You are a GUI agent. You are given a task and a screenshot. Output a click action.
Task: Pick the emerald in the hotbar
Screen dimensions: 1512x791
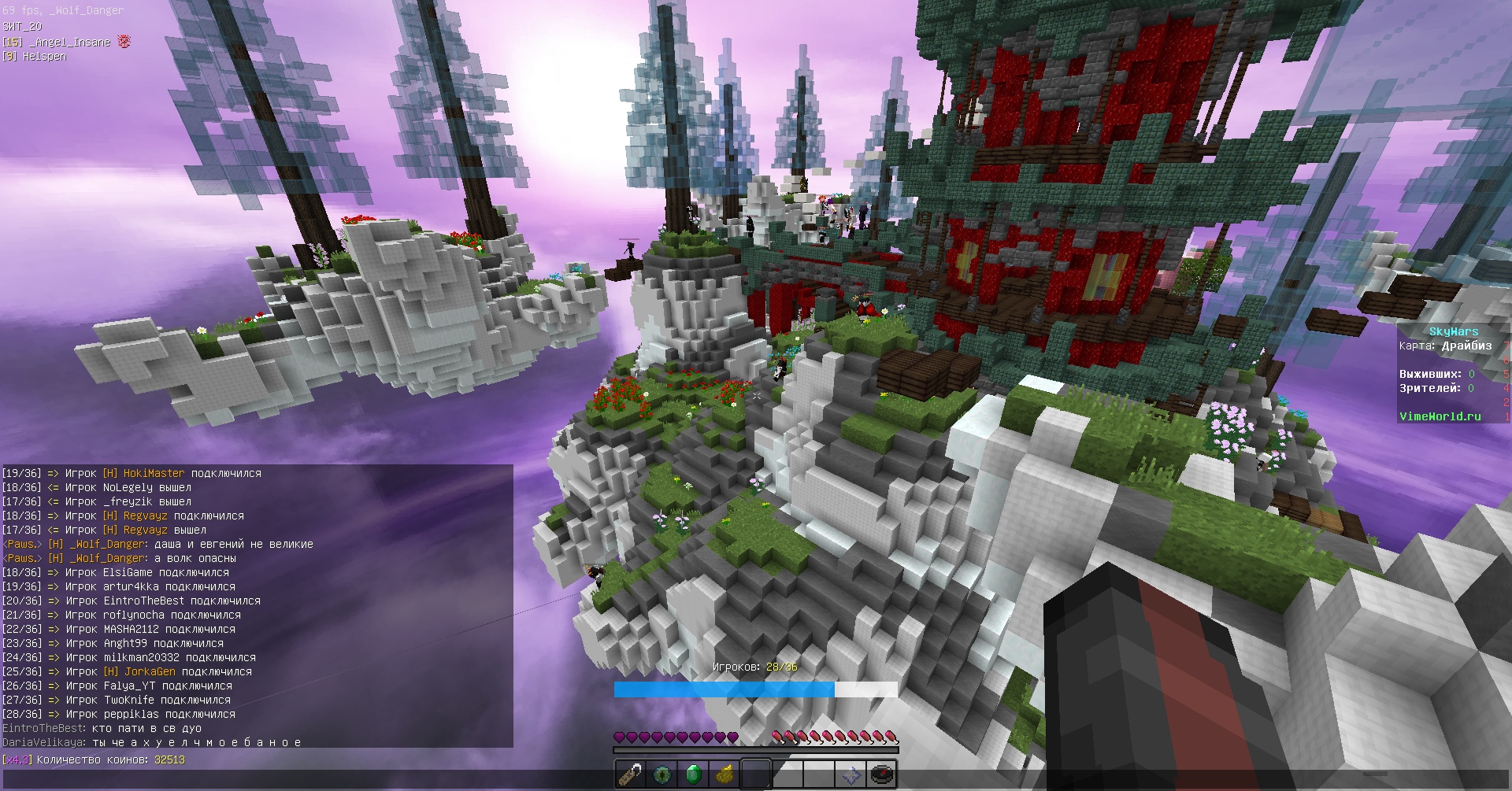(693, 774)
